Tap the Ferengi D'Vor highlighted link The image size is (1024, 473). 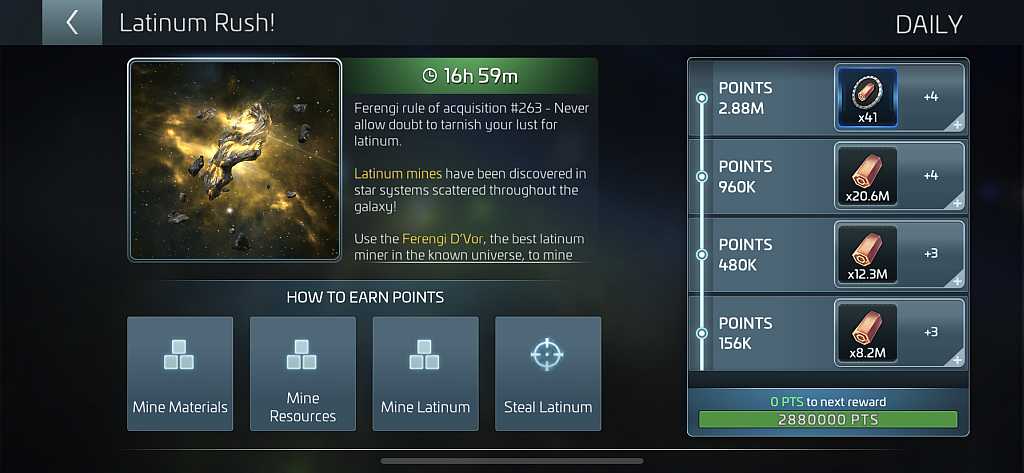point(443,239)
